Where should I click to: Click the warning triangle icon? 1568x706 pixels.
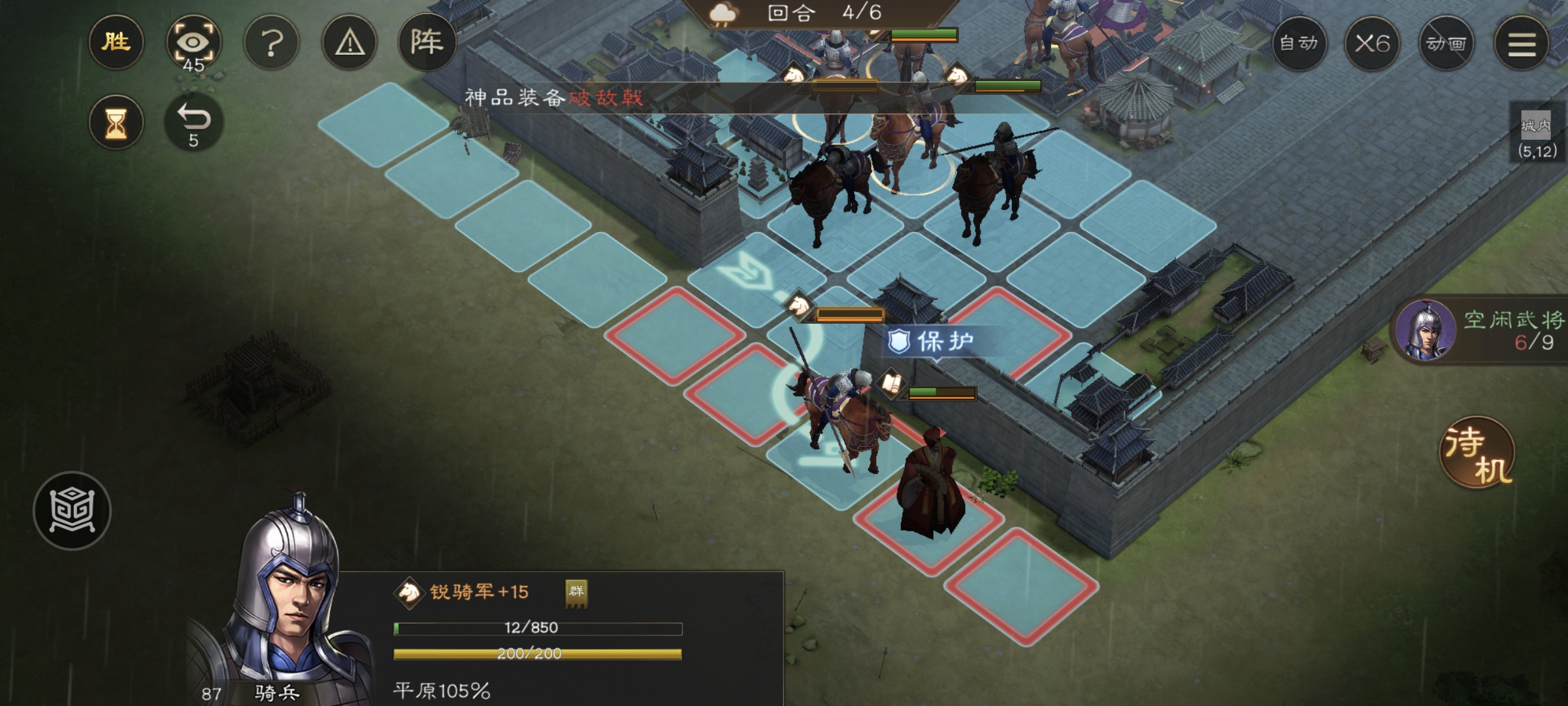(350, 43)
